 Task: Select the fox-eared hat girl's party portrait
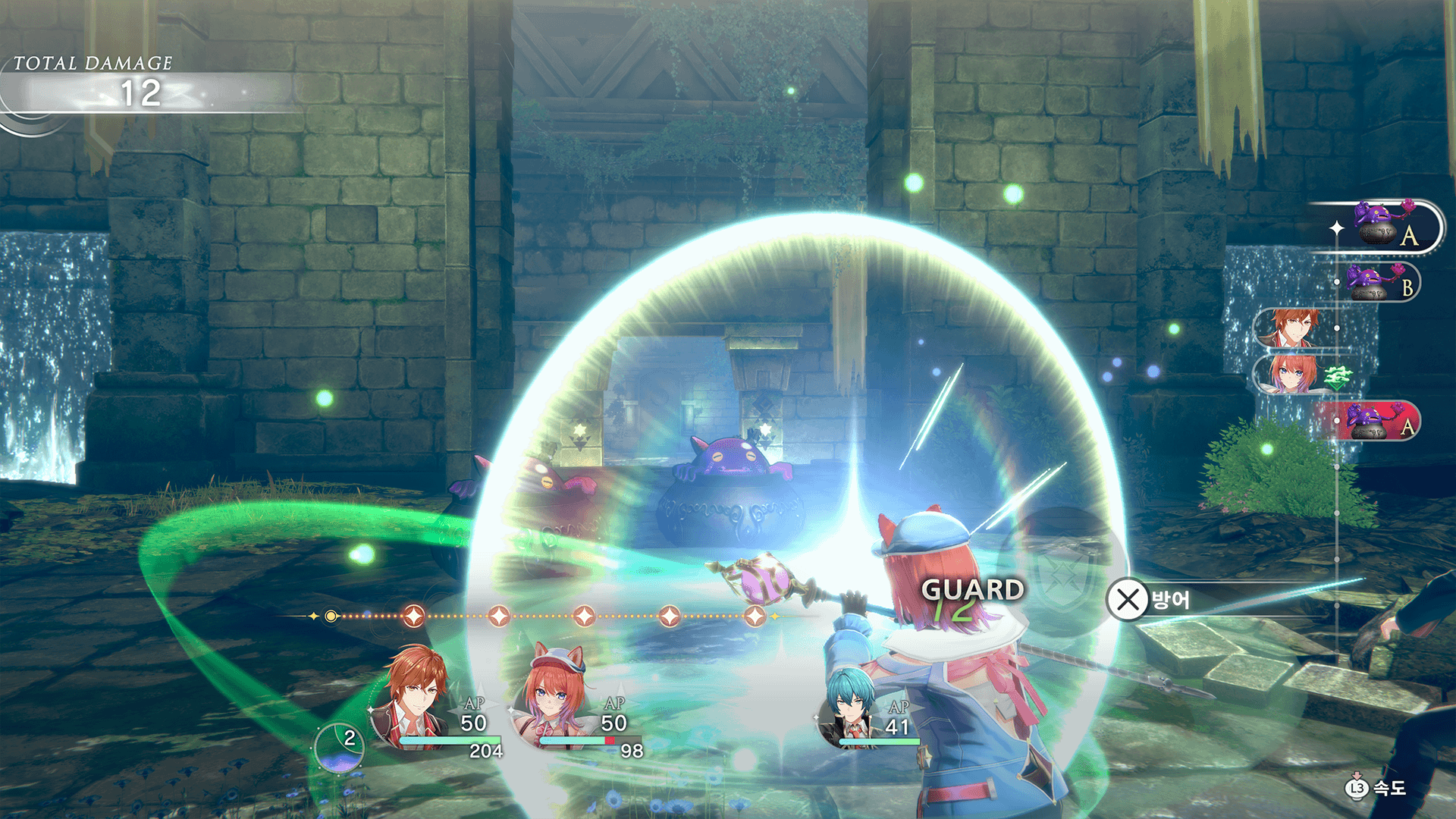coord(552,698)
